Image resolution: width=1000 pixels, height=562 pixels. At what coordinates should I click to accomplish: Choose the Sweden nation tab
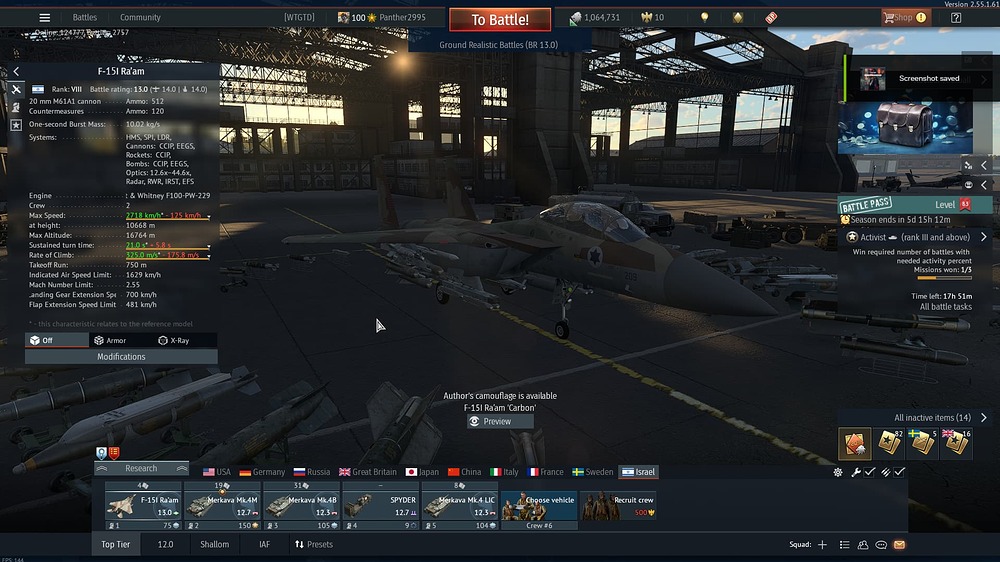click(x=592, y=472)
